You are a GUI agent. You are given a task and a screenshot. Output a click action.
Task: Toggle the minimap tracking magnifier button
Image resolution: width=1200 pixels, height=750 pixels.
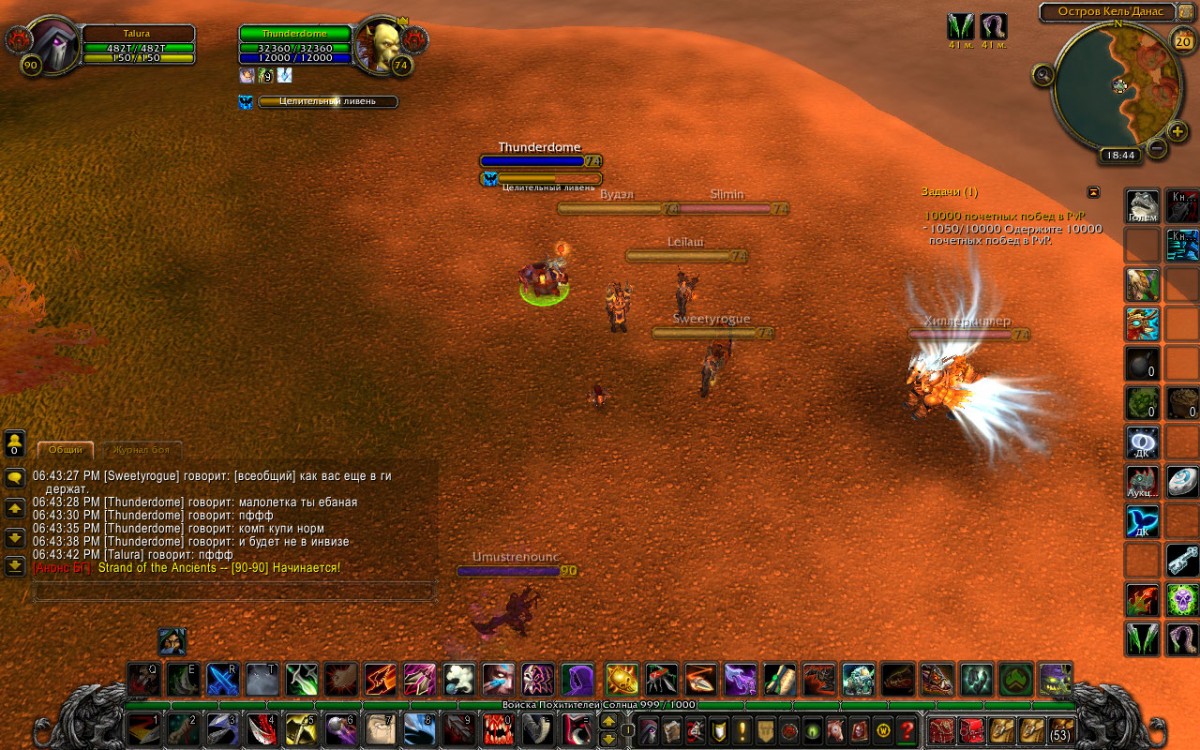1044,74
